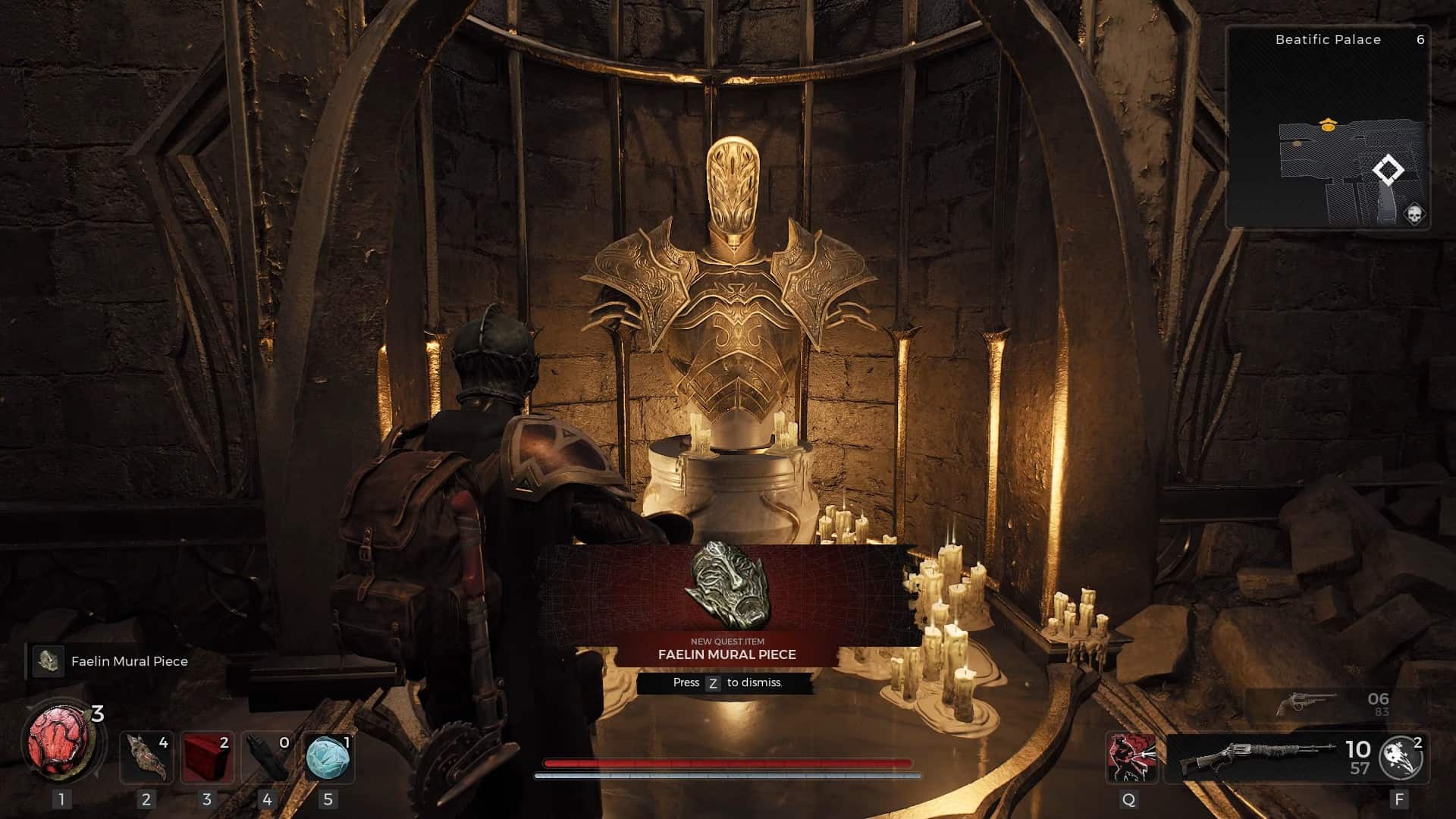The width and height of the screenshot is (1456, 819).
Task: Use the red box consumable
Action: (x=207, y=758)
